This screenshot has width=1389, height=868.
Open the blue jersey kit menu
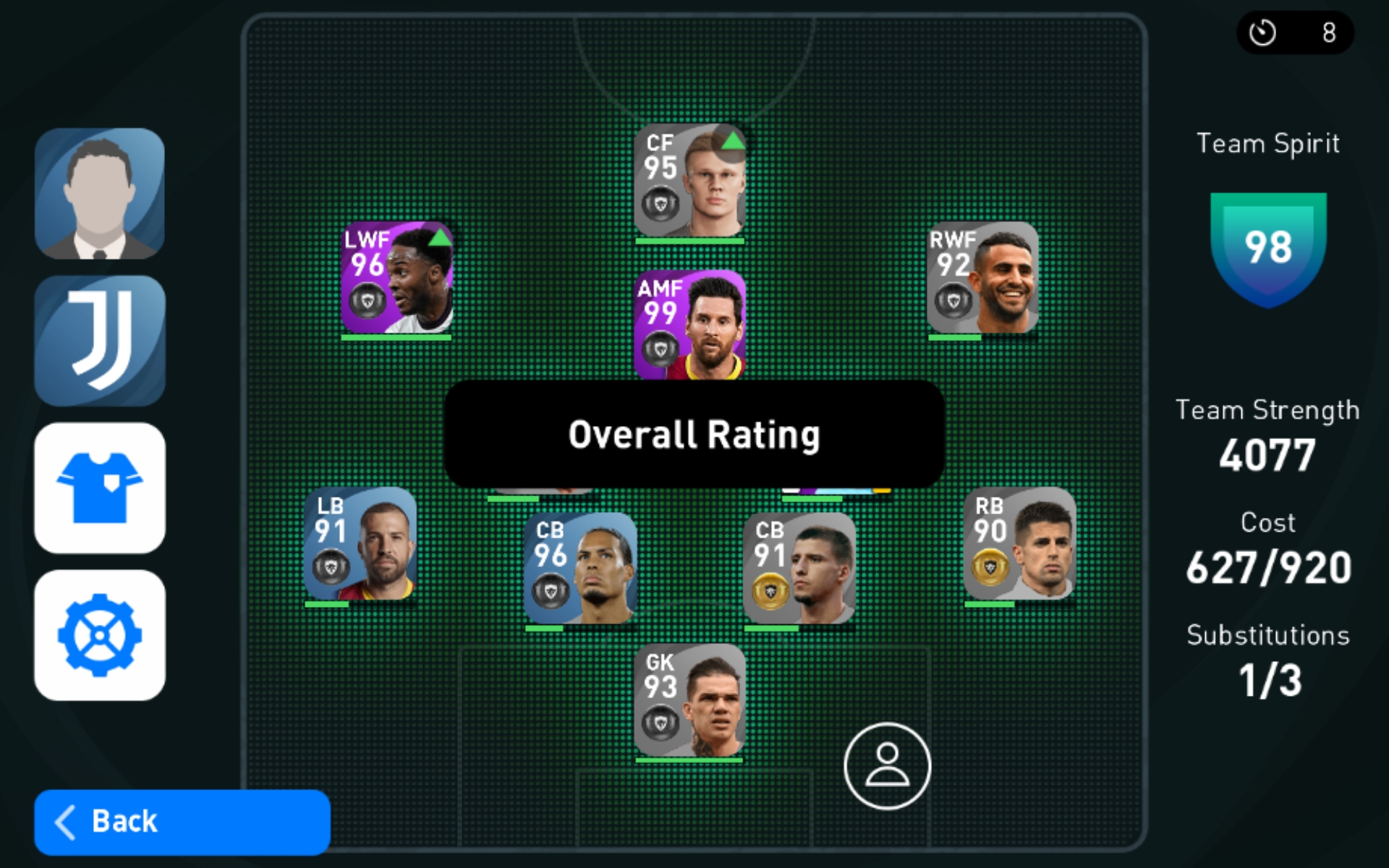click(100, 488)
